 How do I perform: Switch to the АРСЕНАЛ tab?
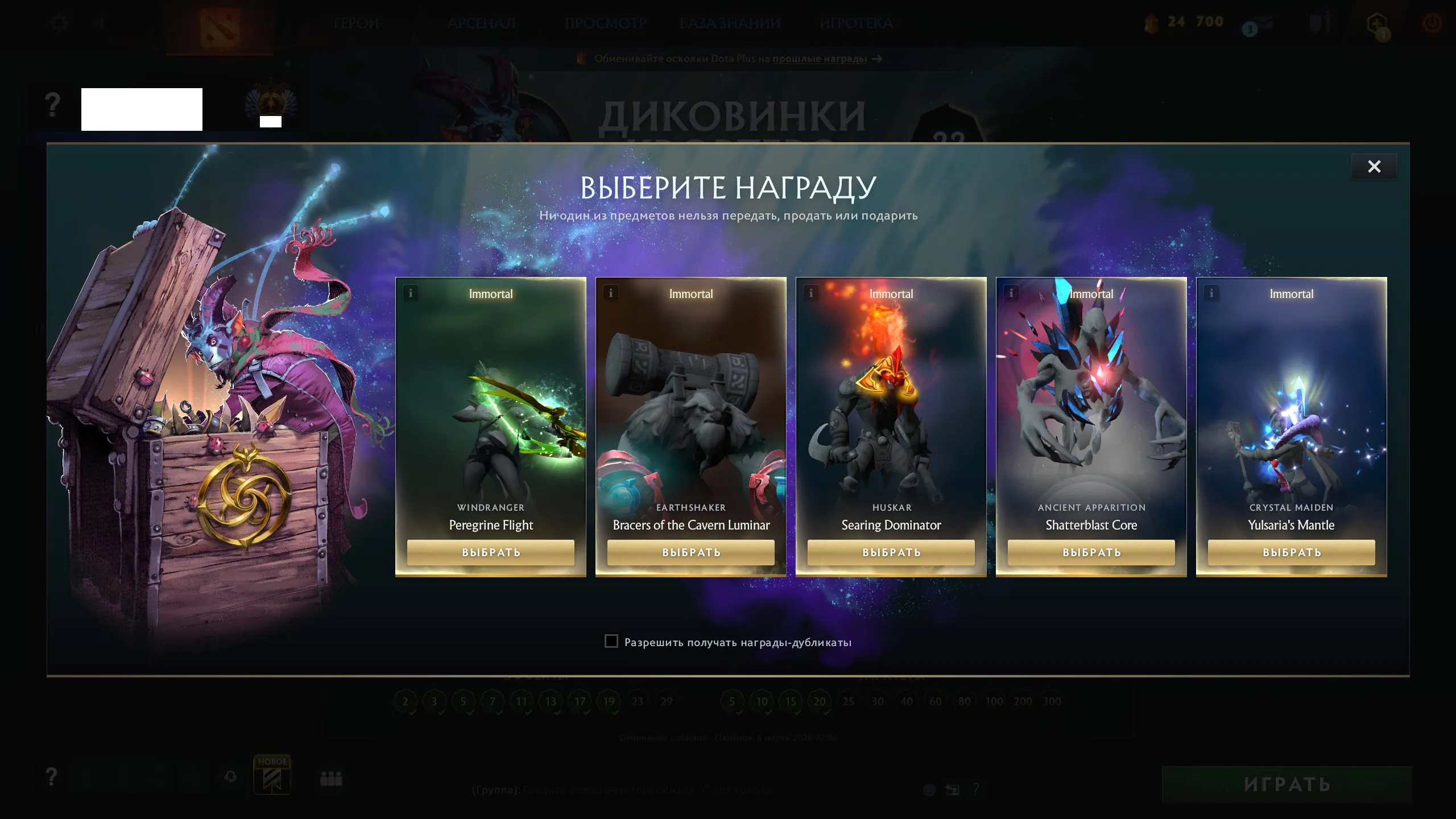(x=482, y=23)
